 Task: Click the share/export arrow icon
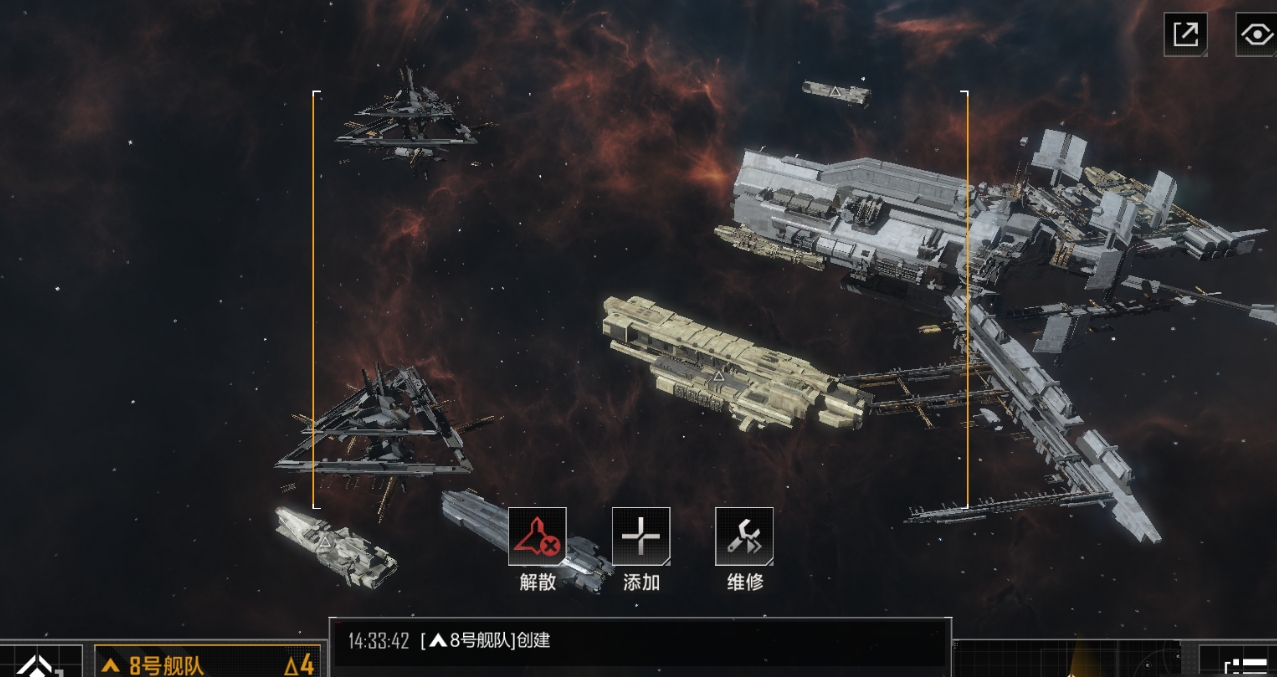pos(1185,34)
